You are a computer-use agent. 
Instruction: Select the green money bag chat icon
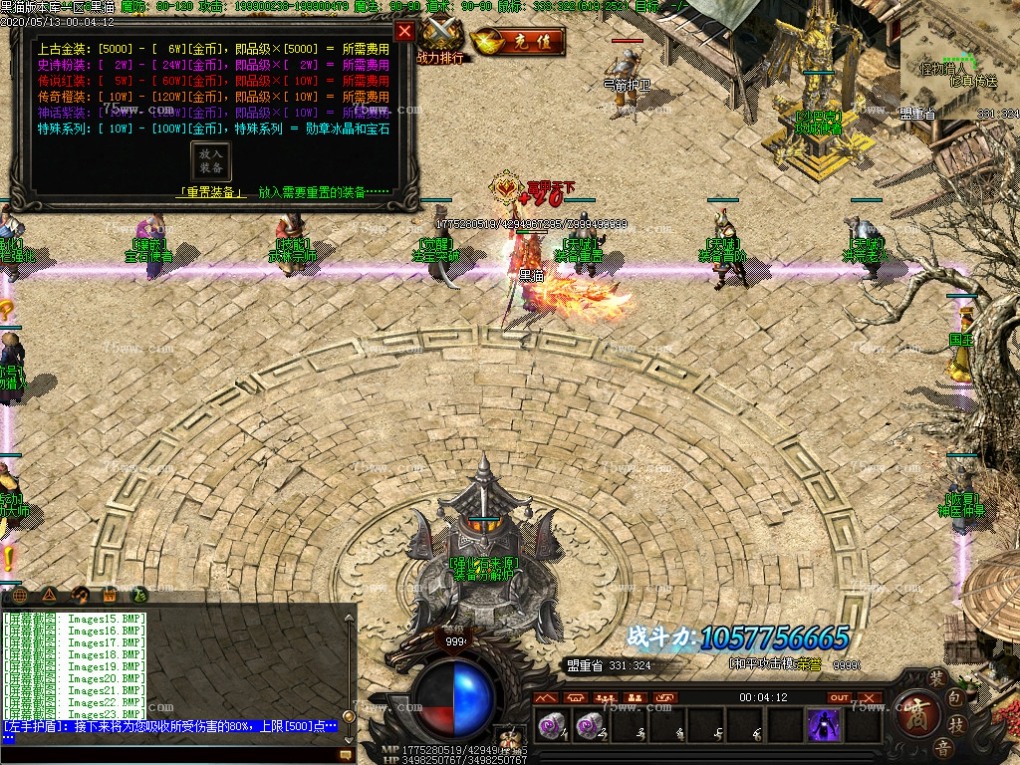click(x=140, y=595)
